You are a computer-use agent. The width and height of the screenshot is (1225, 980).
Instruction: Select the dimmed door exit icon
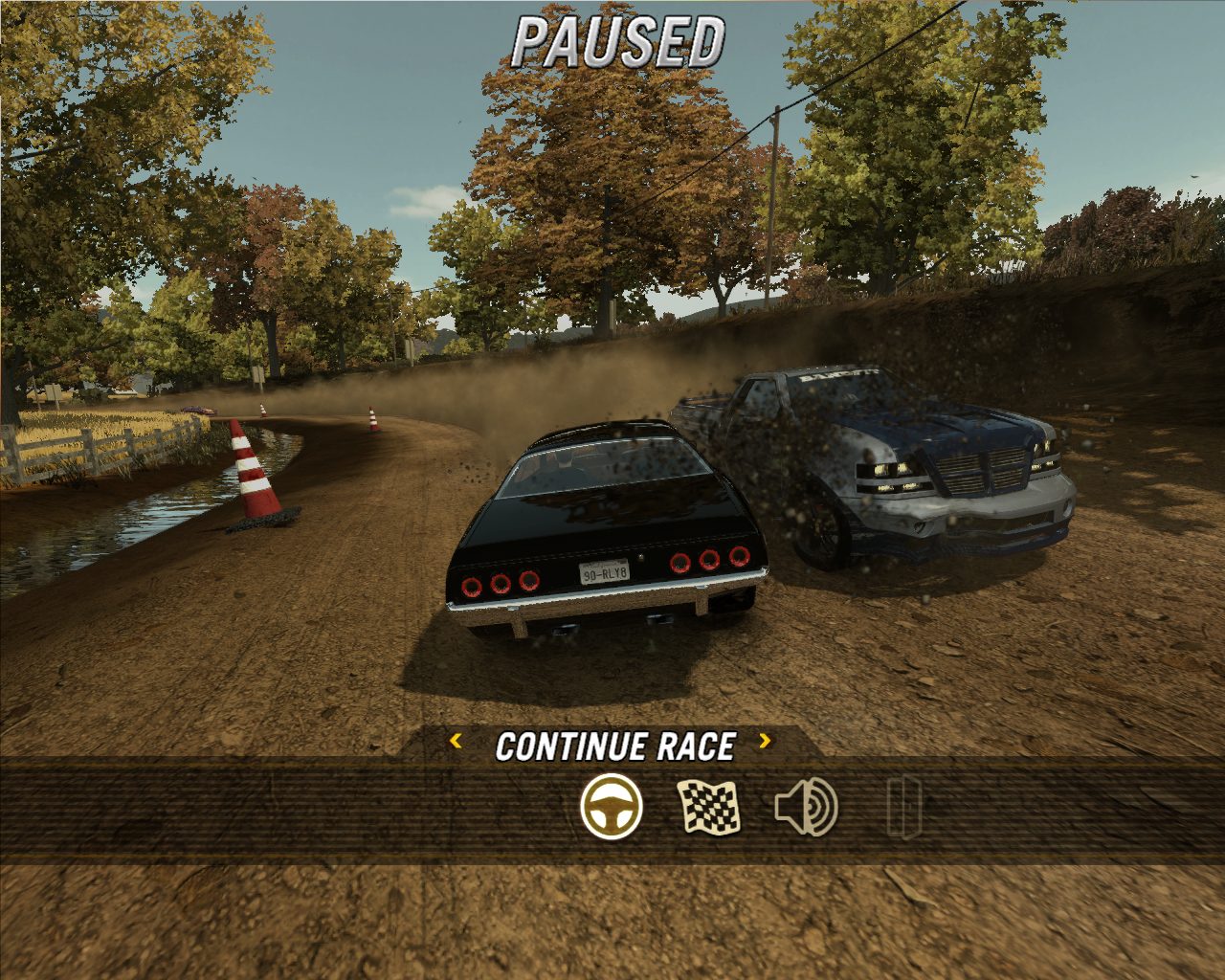click(903, 807)
